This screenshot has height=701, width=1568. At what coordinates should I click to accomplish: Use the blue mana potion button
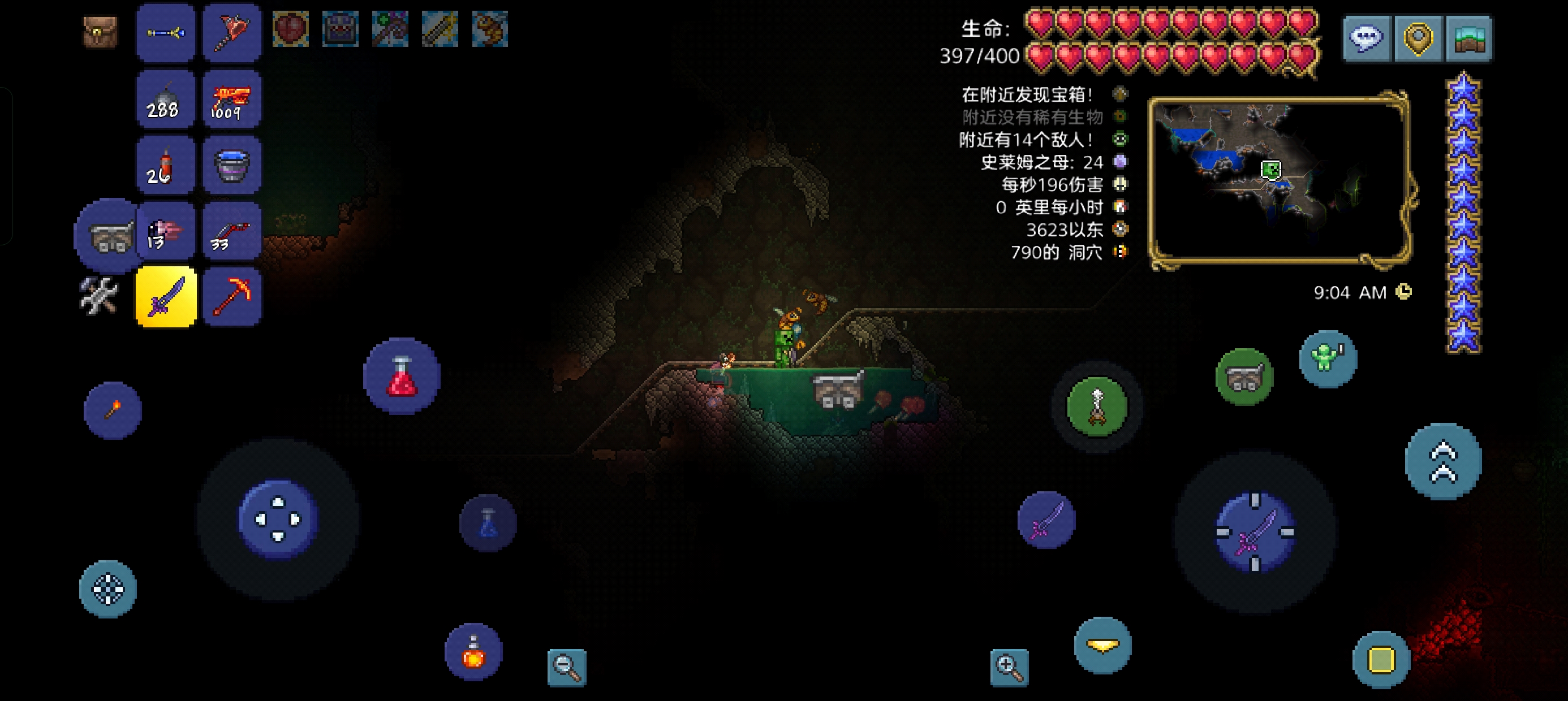pos(488,523)
